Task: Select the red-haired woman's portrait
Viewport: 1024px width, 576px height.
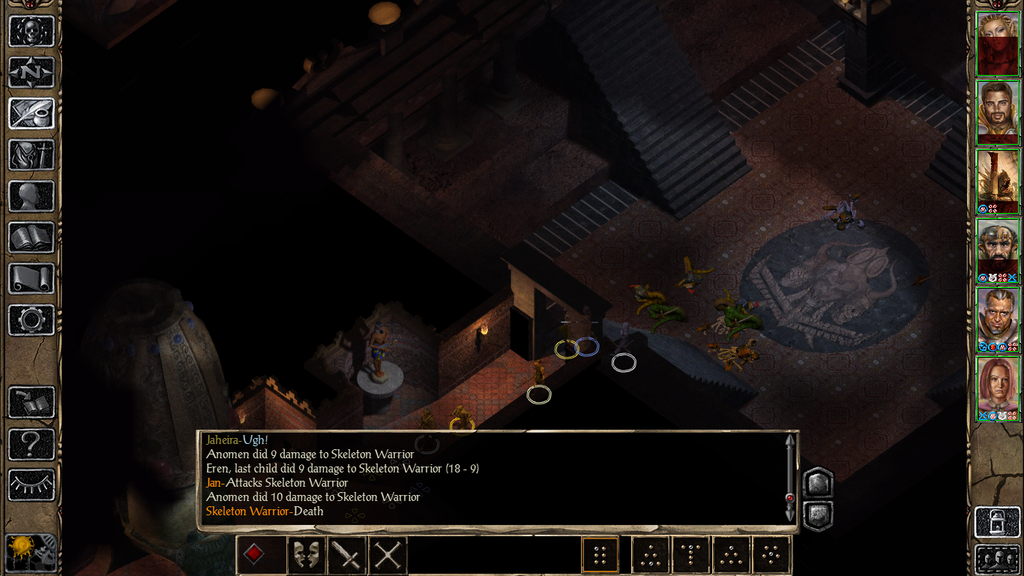Action: (x=998, y=384)
